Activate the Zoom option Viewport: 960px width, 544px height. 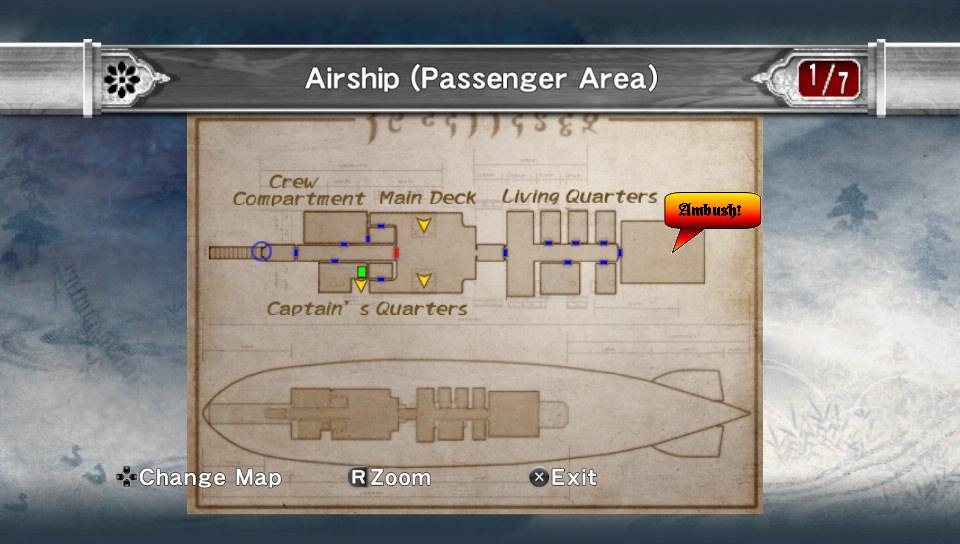point(389,478)
